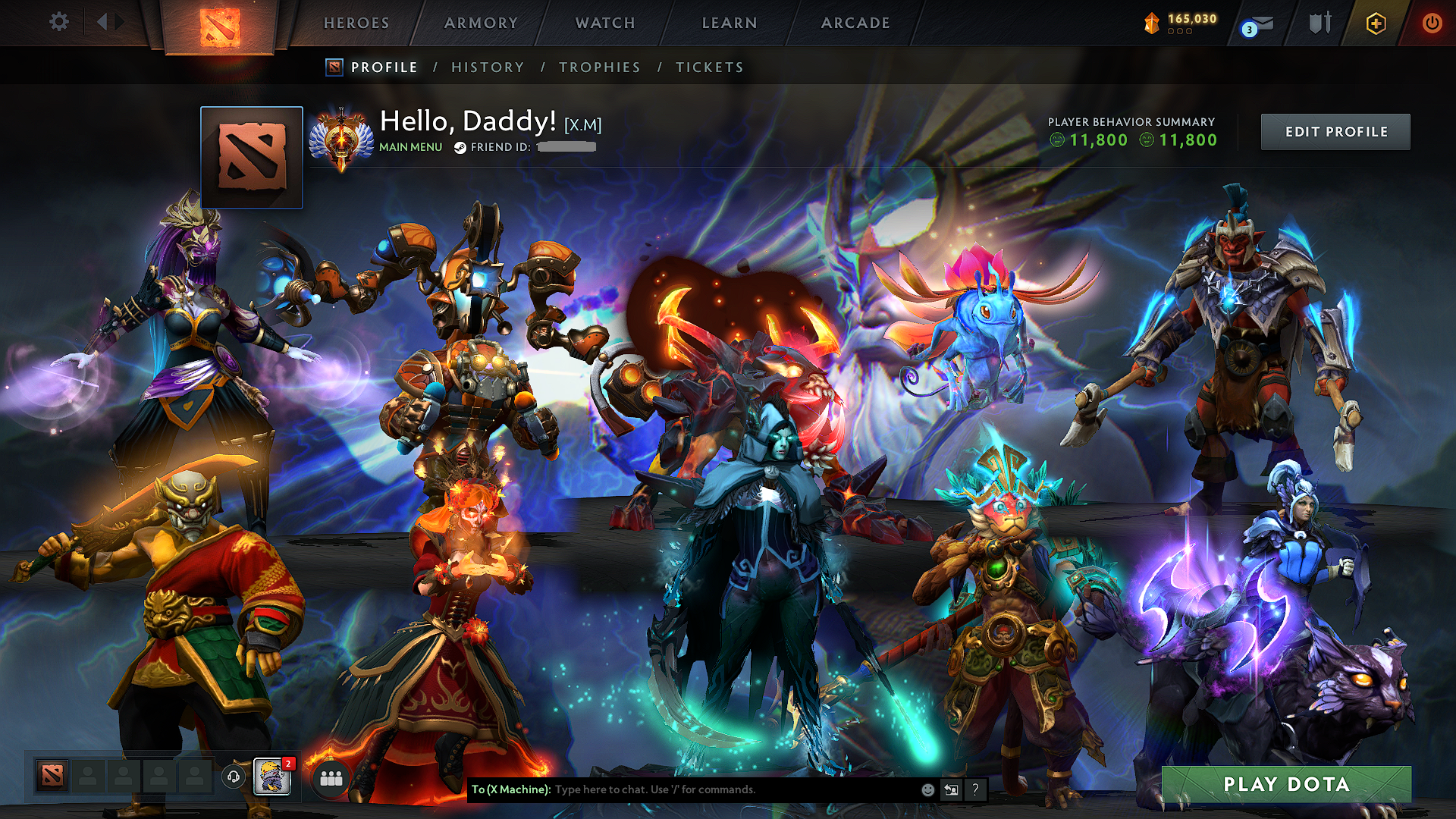Switch to the HISTORY tab
This screenshot has width=1456, height=819.
486,67
